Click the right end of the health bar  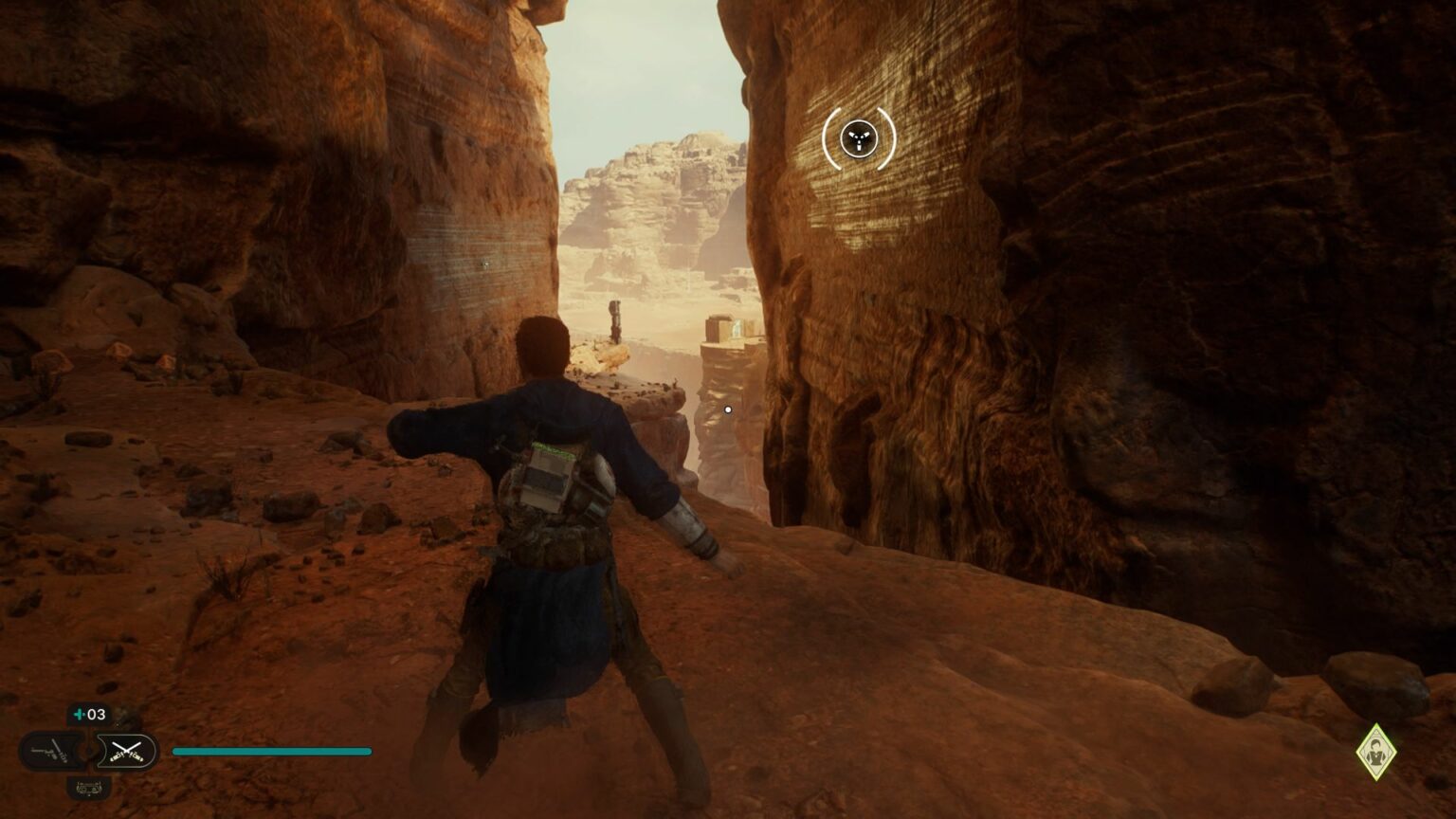pyautogui.click(x=368, y=751)
